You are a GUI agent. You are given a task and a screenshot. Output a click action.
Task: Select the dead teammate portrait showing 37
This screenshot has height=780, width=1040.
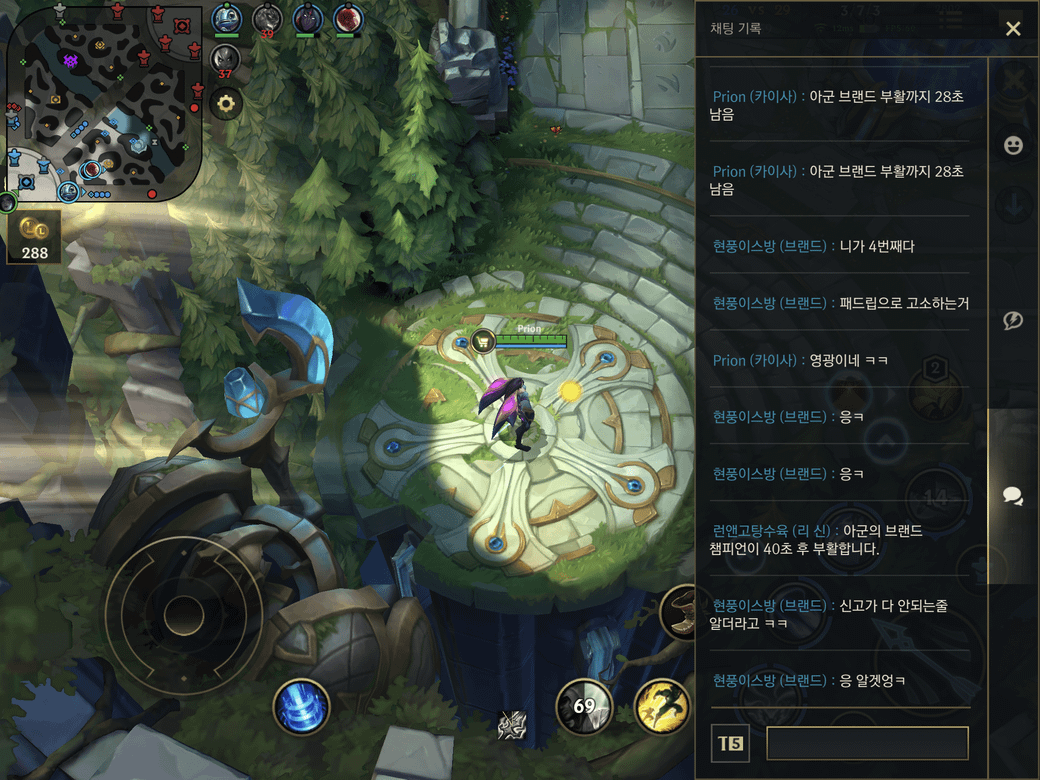(226, 60)
